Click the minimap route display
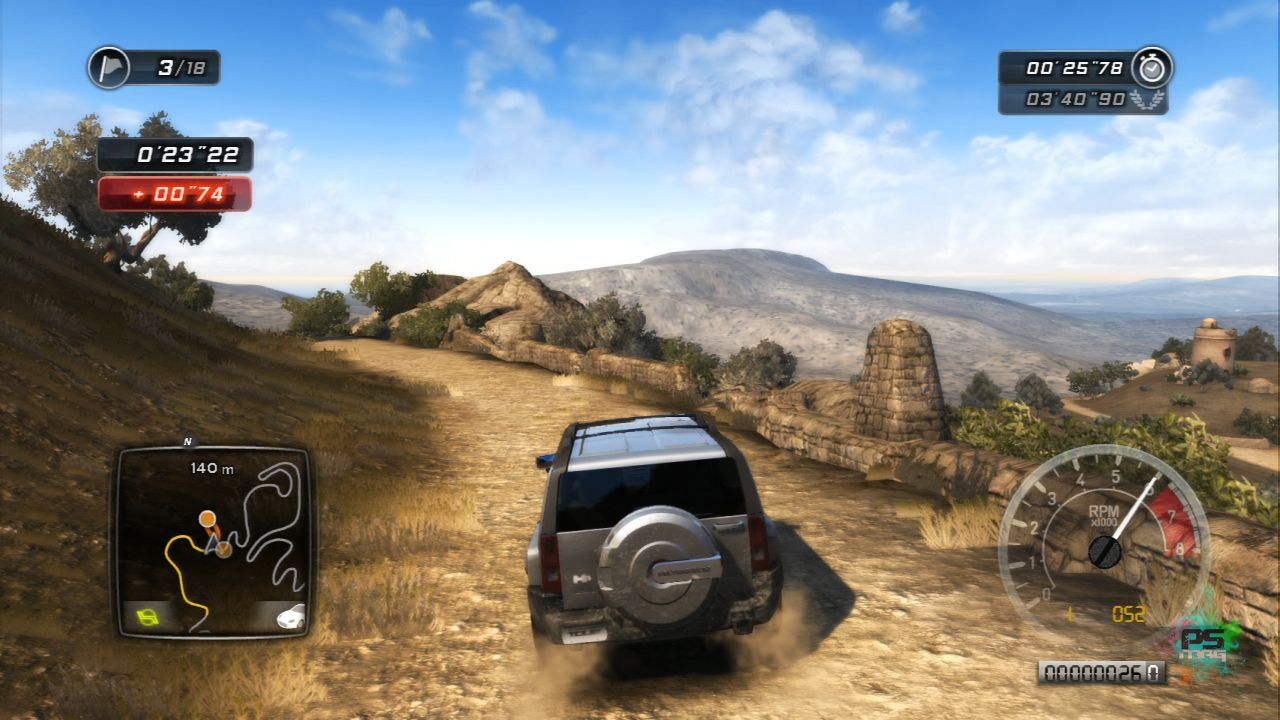The width and height of the screenshot is (1280, 720). [213, 540]
